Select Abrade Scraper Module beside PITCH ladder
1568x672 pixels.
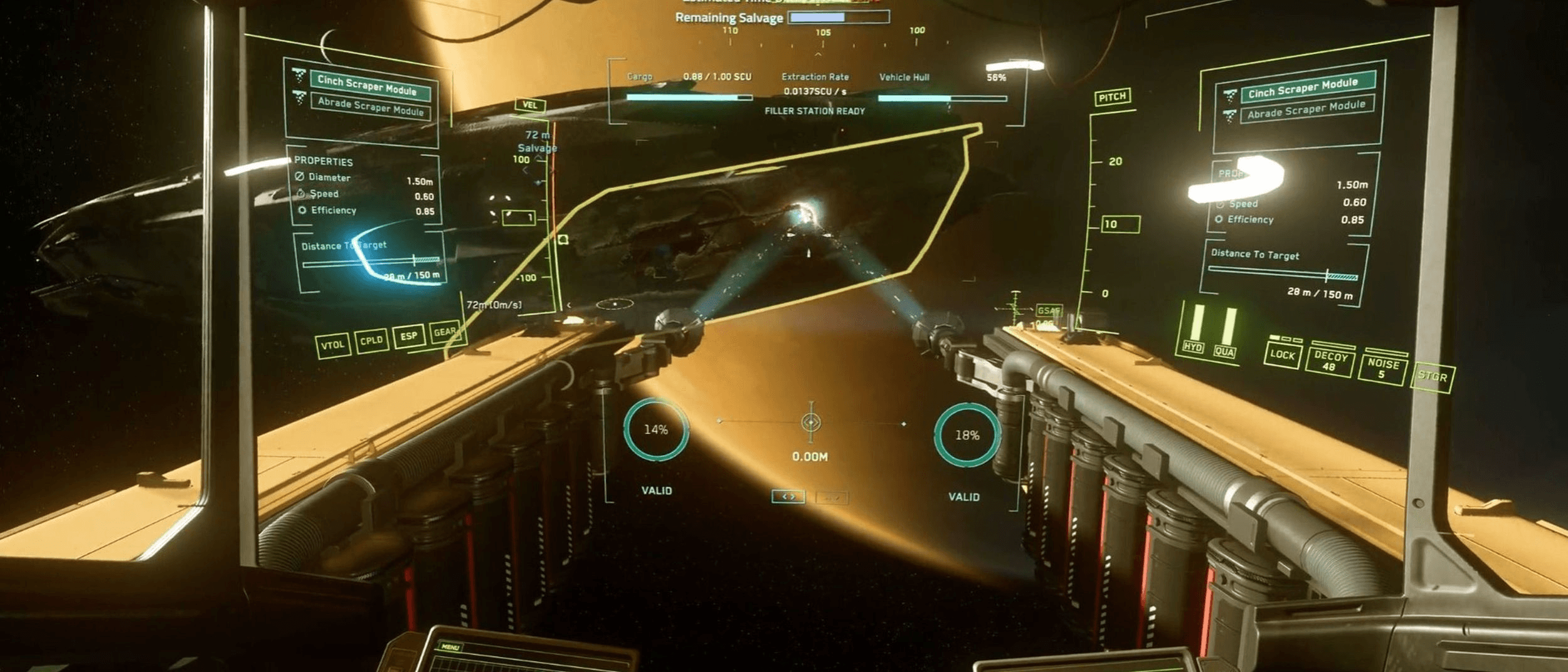(1306, 110)
